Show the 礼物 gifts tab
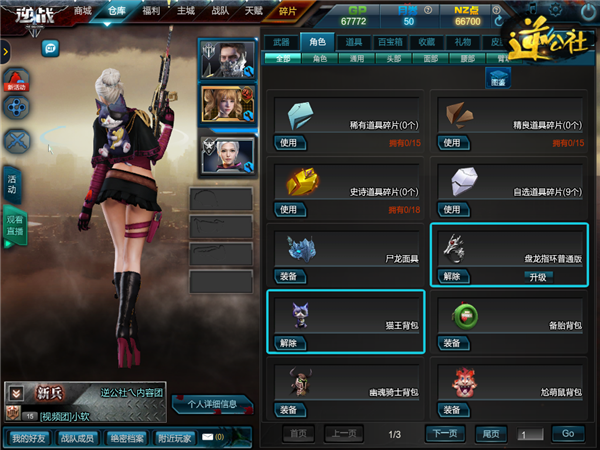This screenshot has height=450, width=600. [x=460, y=42]
